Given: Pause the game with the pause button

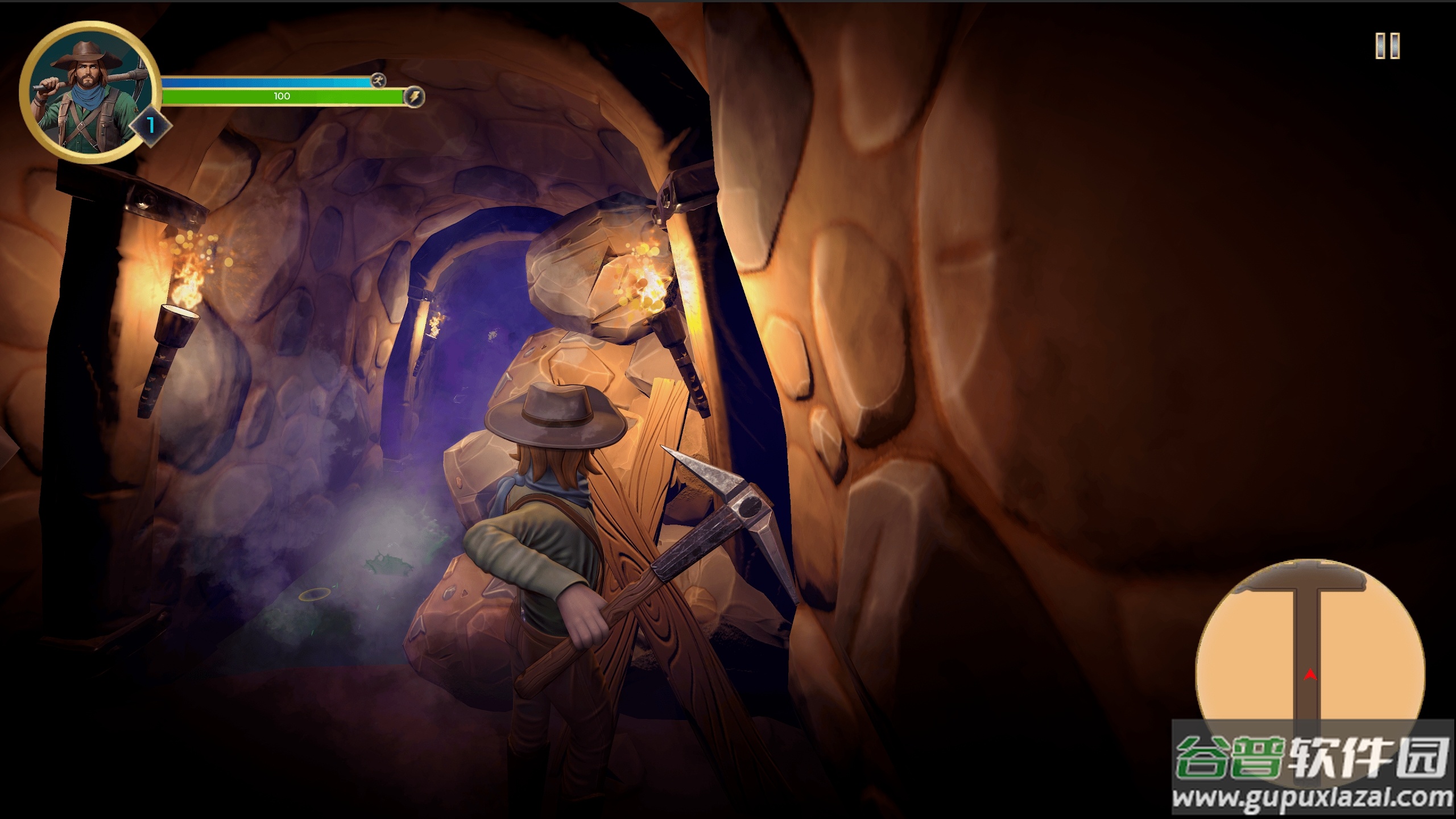Looking at the screenshot, I should pyautogui.click(x=1387, y=45).
